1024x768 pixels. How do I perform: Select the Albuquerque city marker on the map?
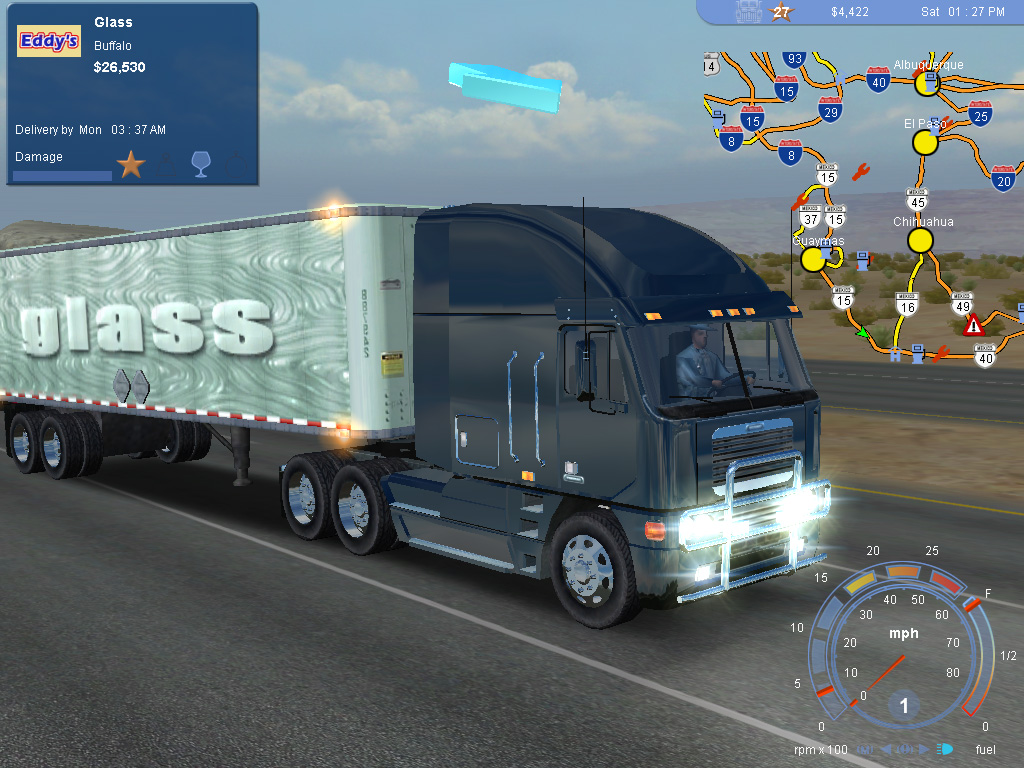pyautogui.click(x=927, y=83)
